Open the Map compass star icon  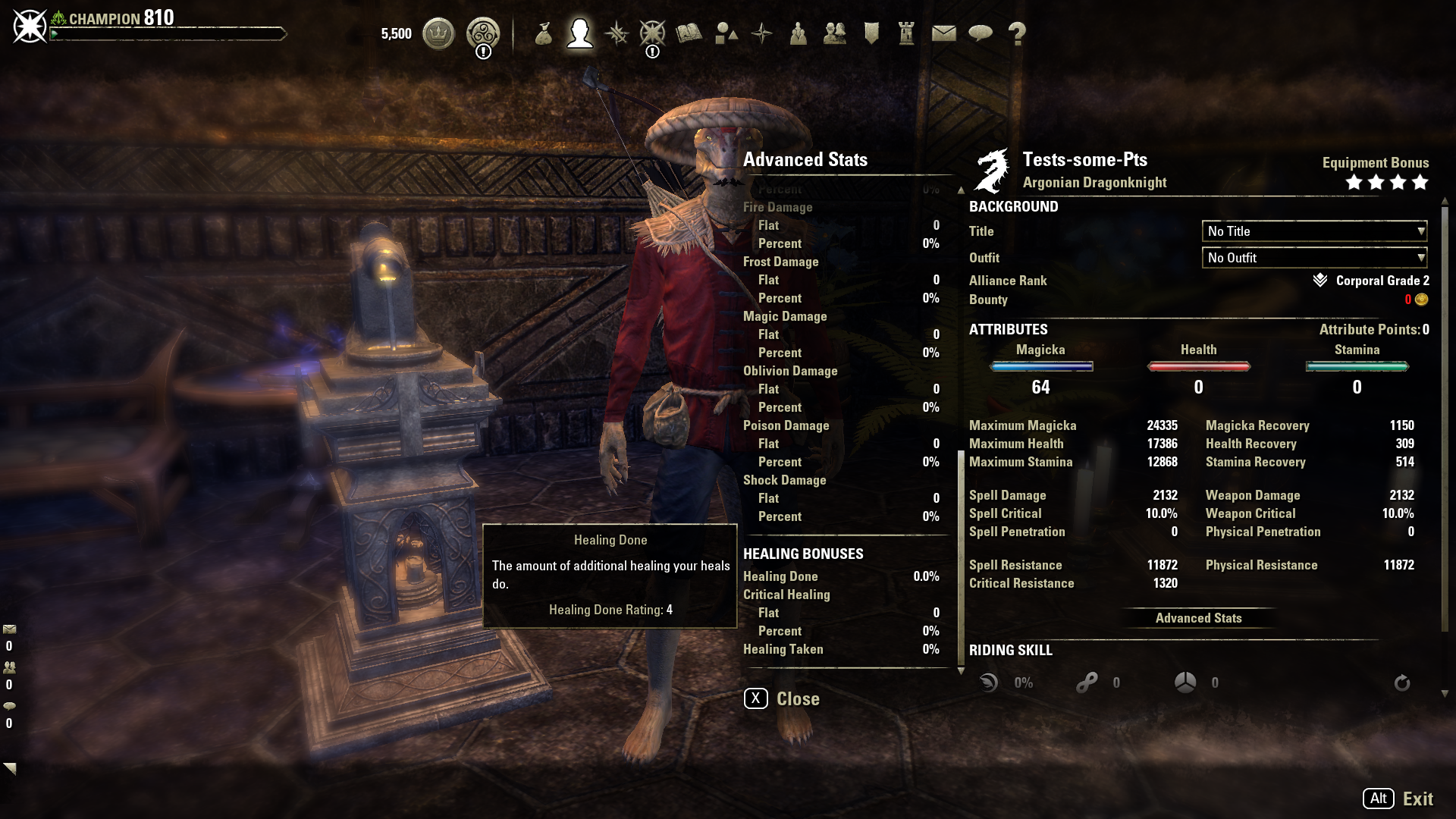[x=761, y=33]
